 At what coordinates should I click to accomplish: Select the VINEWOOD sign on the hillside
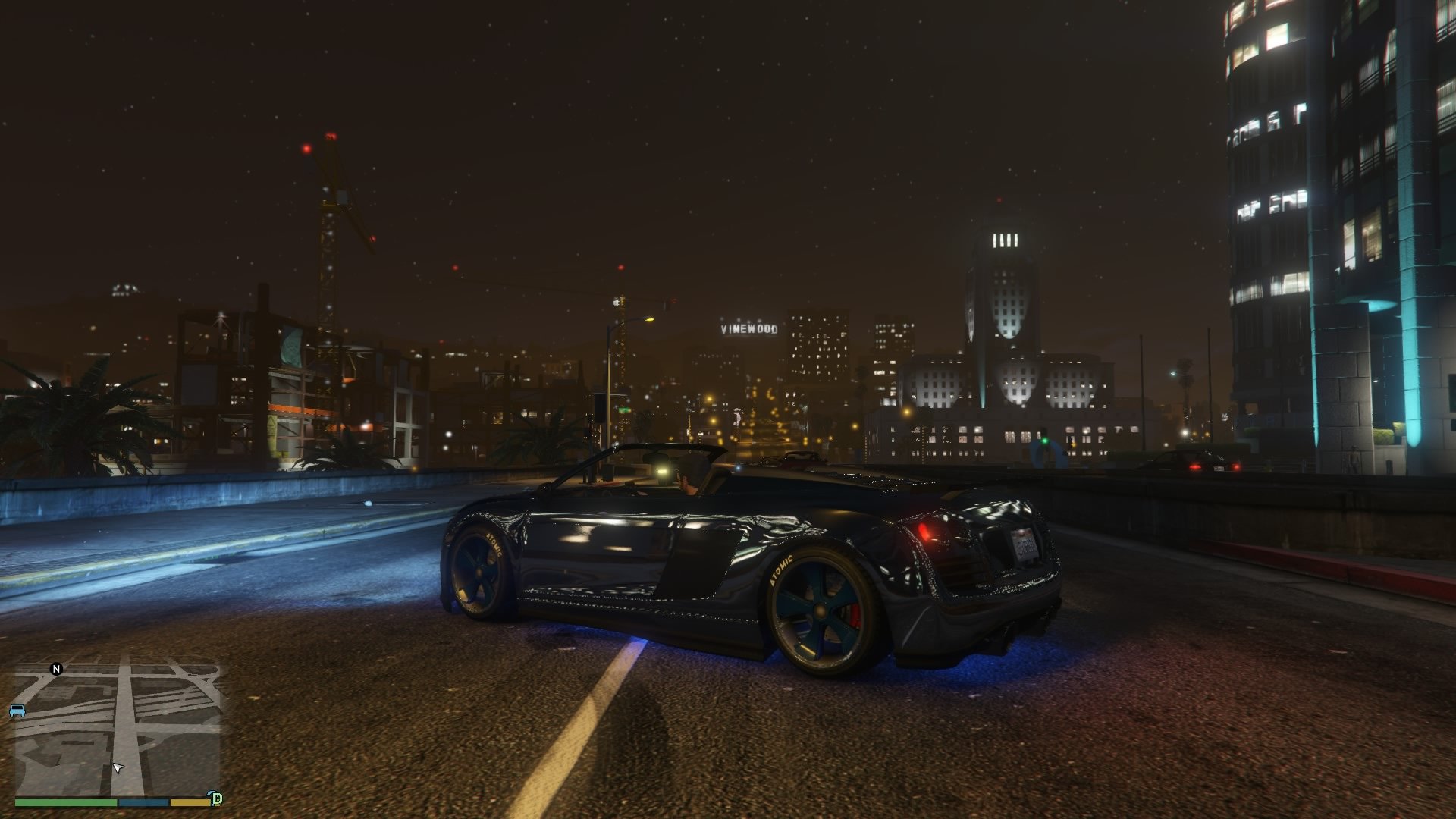click(x=751, y=330)
